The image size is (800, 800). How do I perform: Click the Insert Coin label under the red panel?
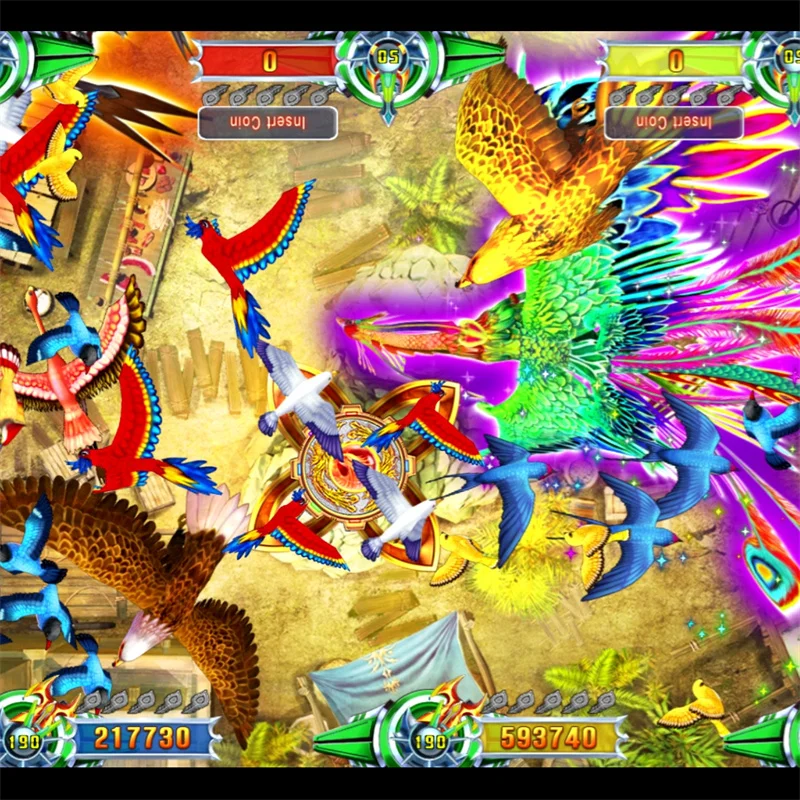[x=267, y=123]
